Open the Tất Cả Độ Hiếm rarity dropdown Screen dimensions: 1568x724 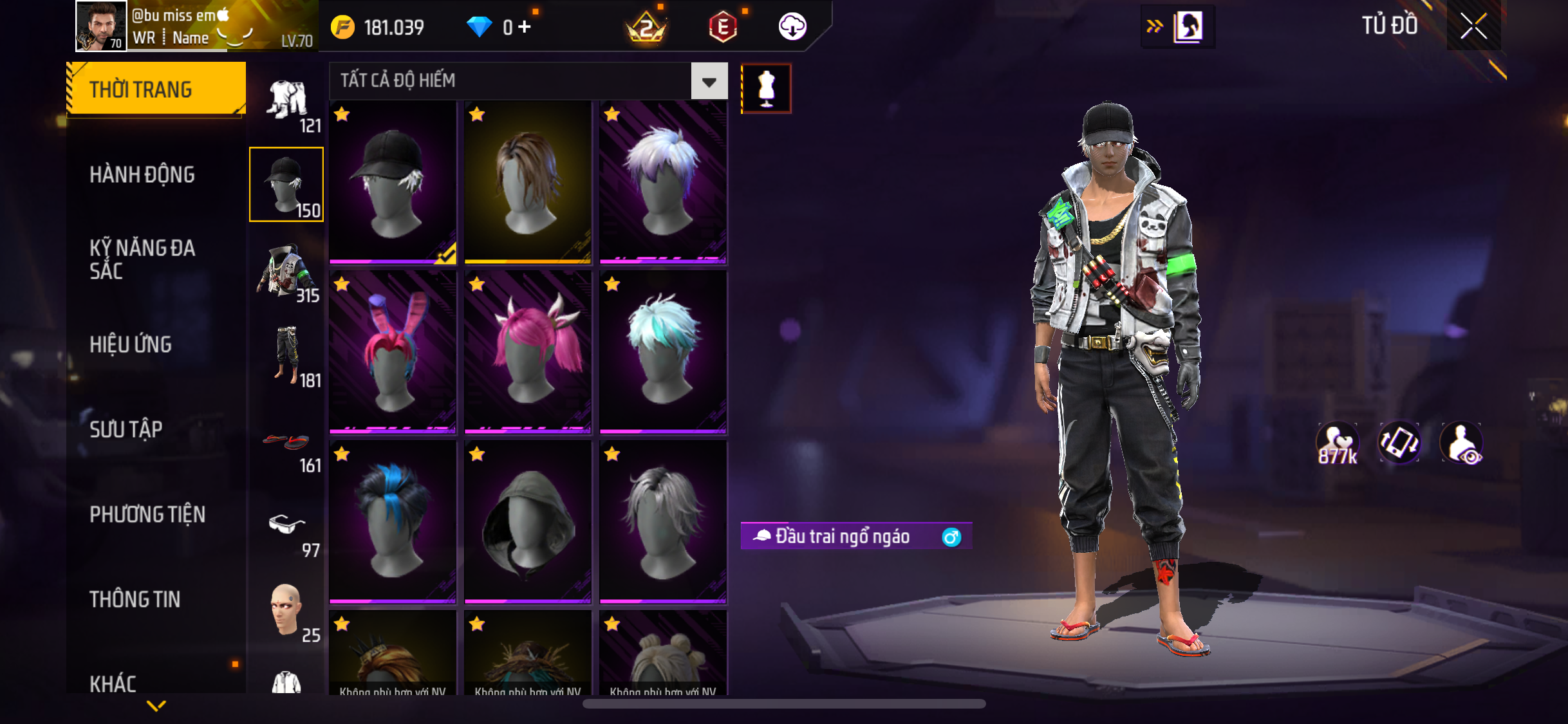[709, 81]
